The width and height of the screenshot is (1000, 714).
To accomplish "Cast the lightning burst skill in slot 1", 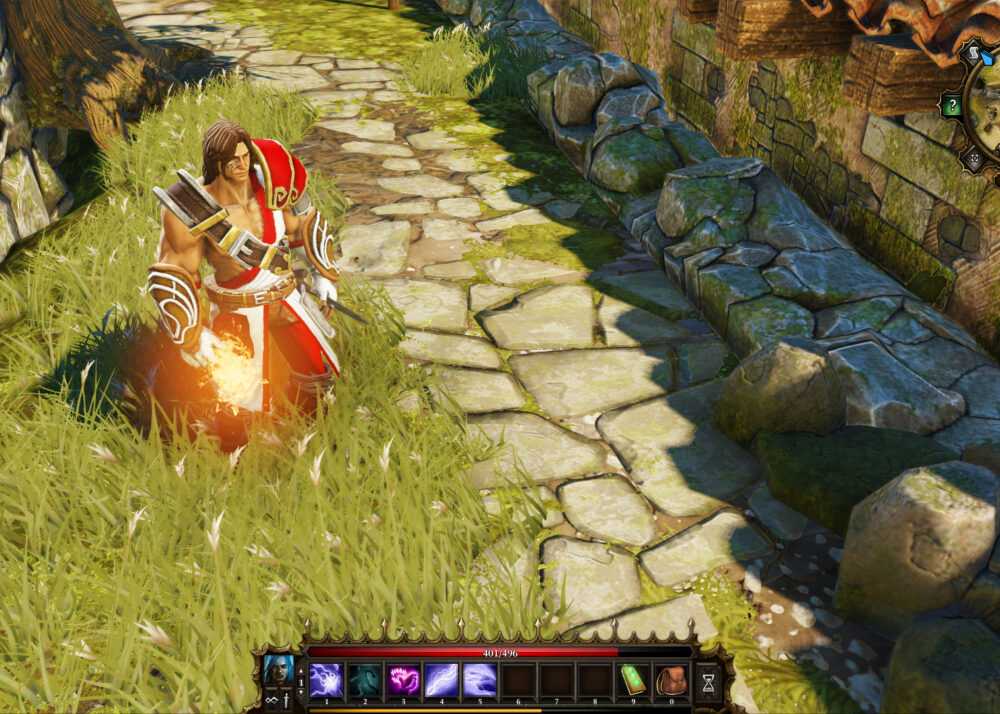I will [326, 679].
